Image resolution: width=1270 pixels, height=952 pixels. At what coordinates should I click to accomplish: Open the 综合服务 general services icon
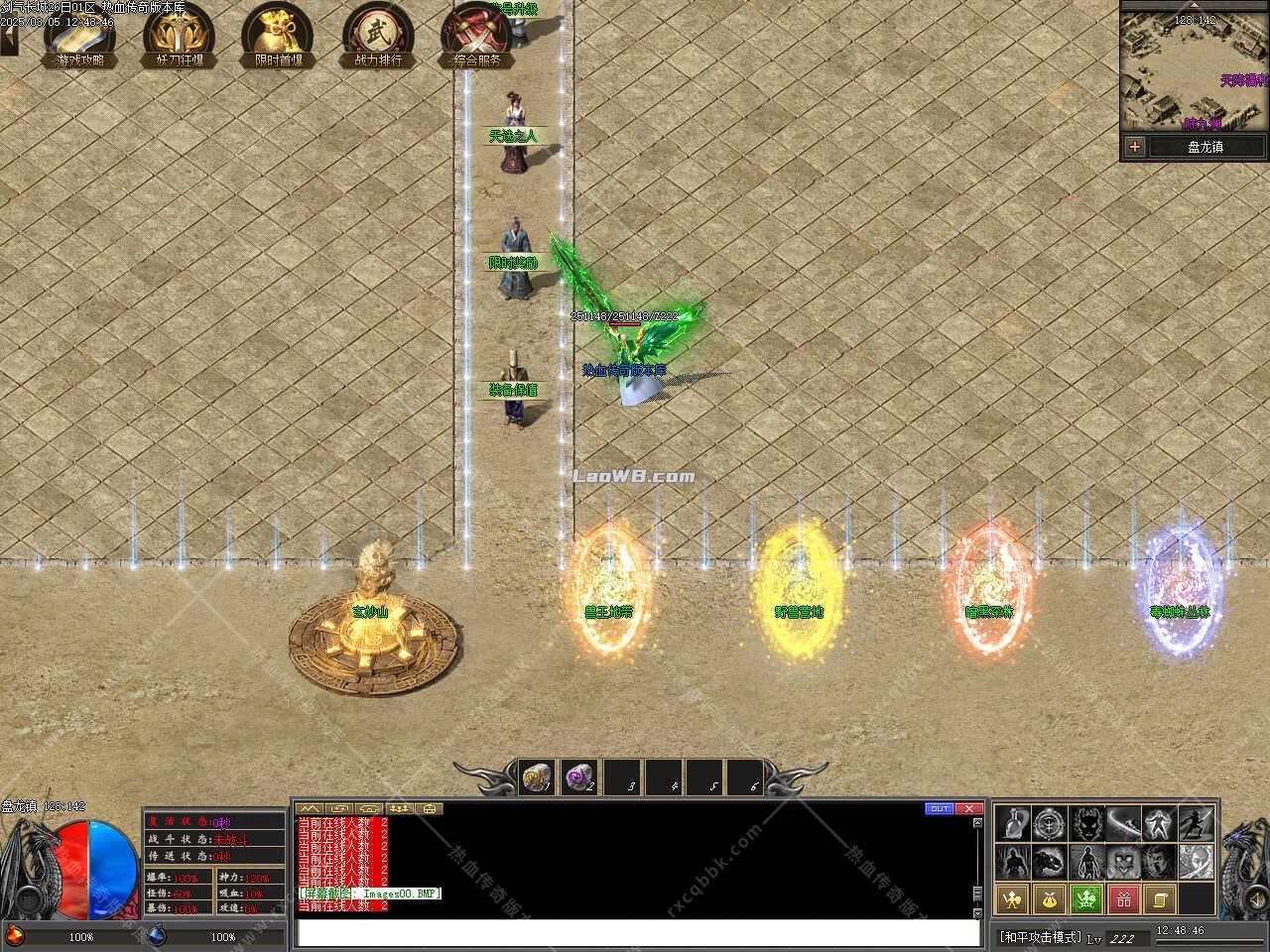(477, 37)
